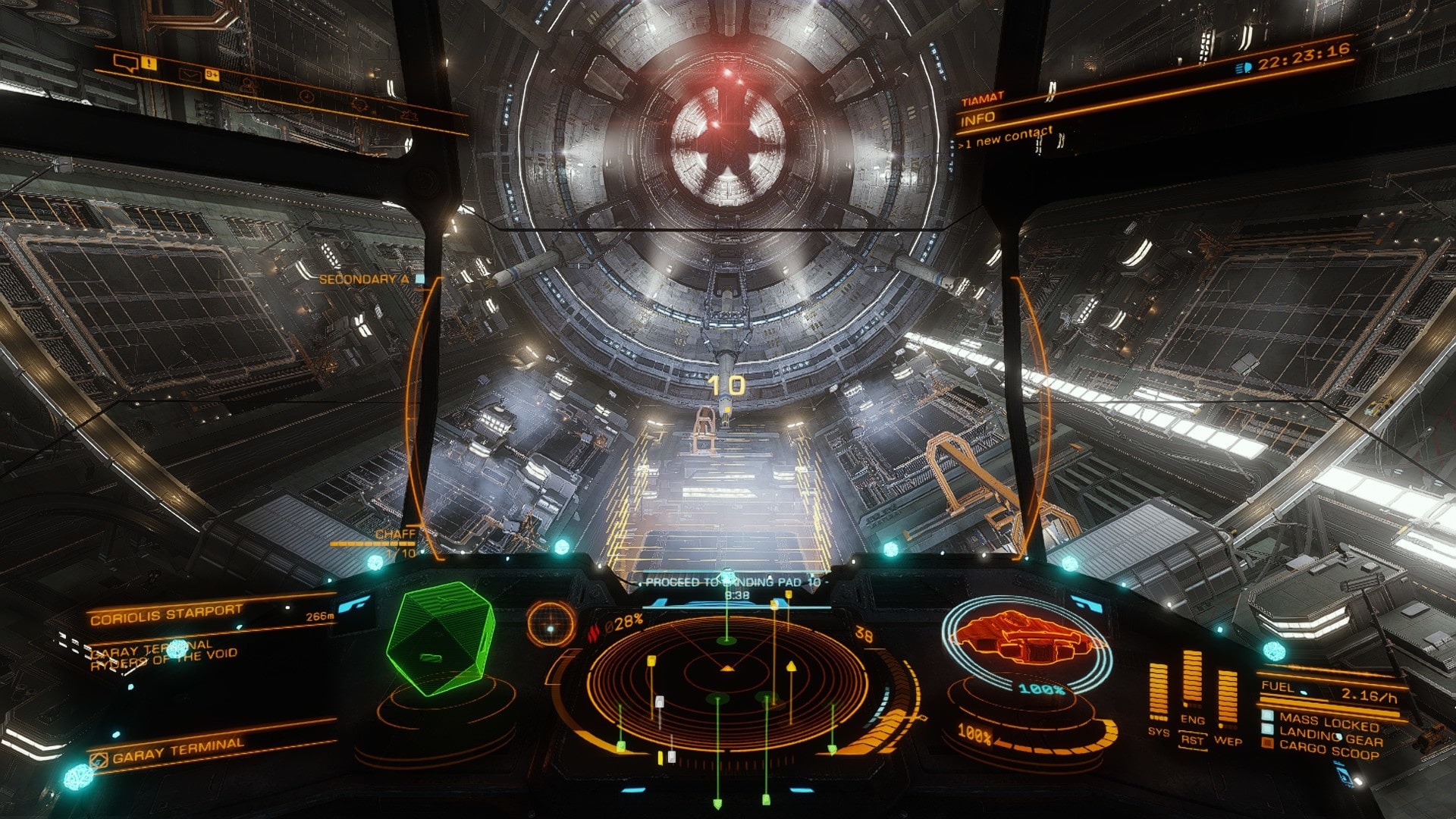
Task: Select the WEP power distributor column
Action: (x=1227, y=699)
